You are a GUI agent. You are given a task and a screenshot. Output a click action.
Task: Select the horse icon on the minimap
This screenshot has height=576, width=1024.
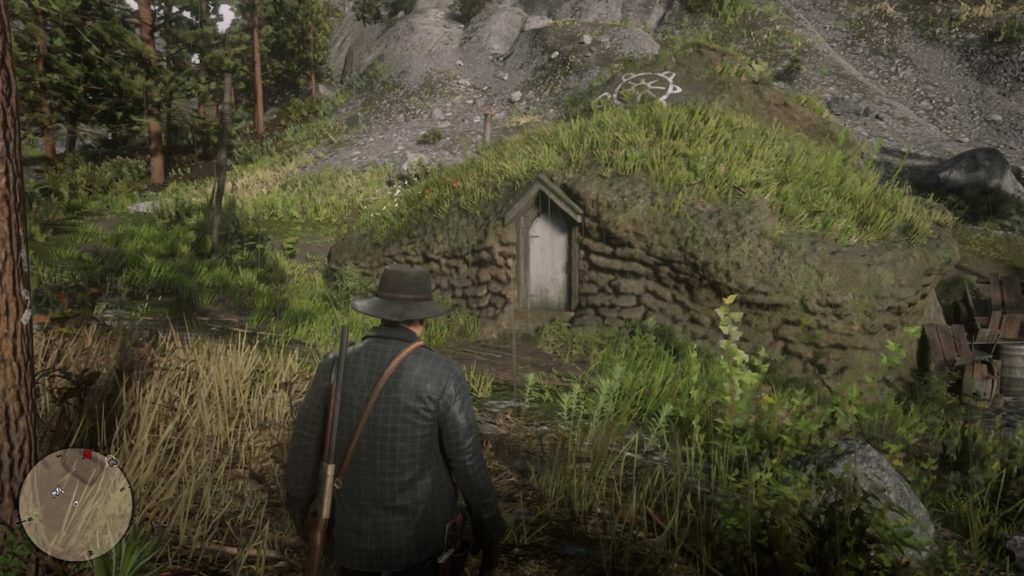[58, 492]
